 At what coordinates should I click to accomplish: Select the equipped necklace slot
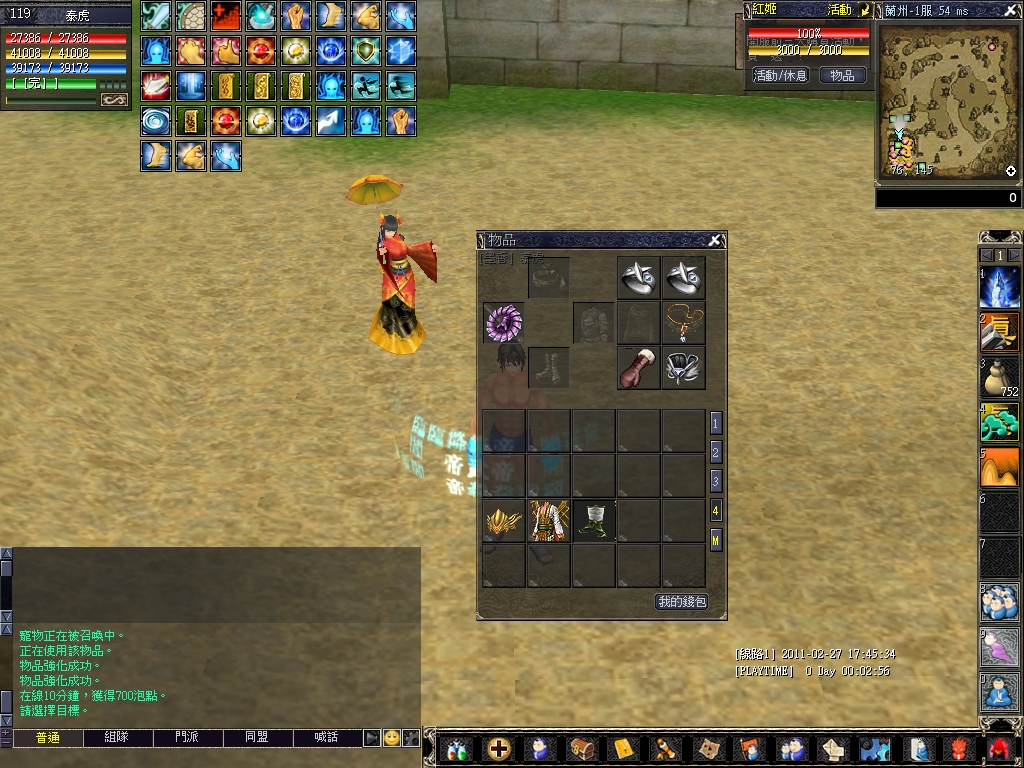click(x=684, y=323)
